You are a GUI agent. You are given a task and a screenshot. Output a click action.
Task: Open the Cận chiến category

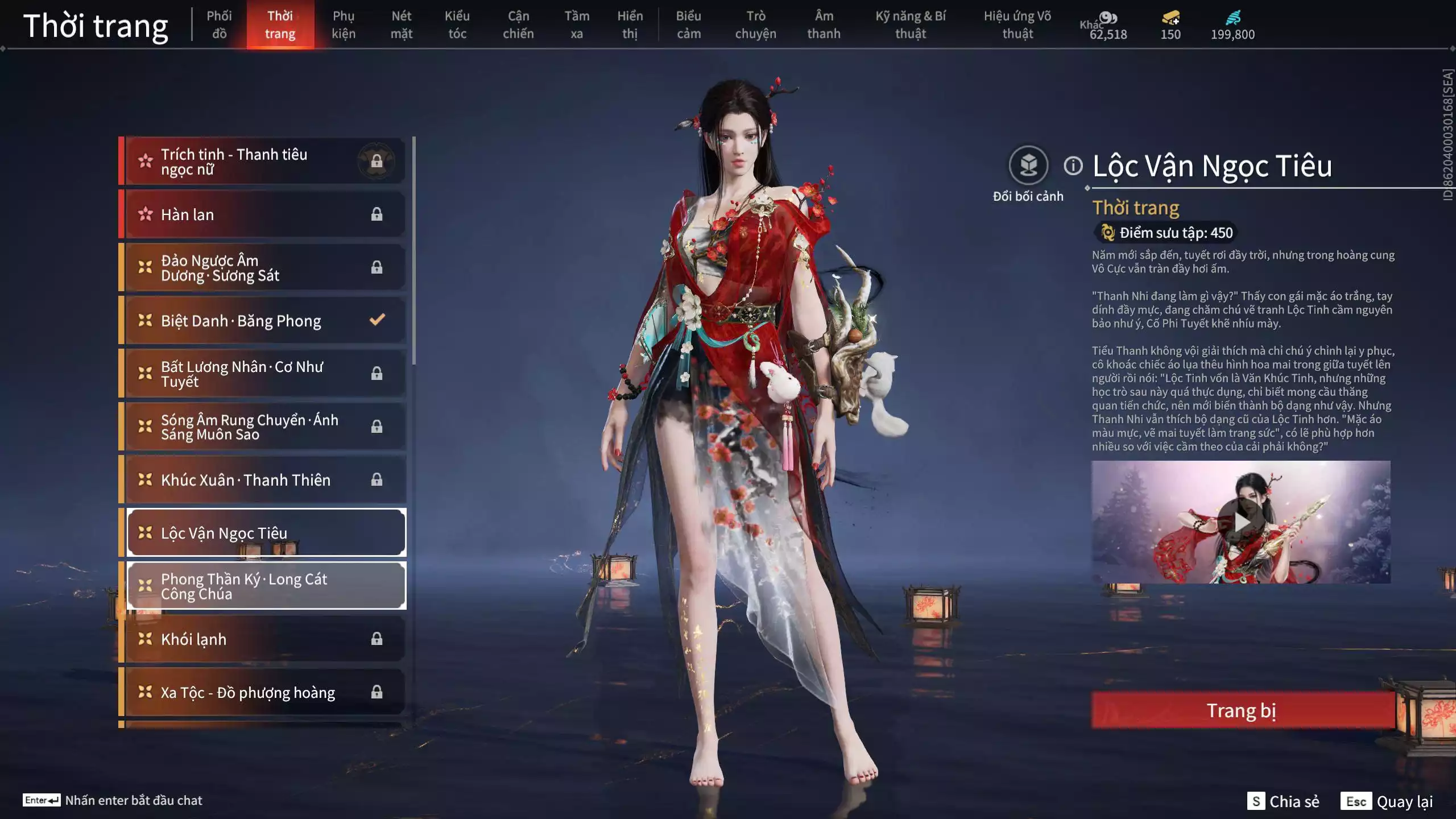pyautogui.click(x=518, y=24)
